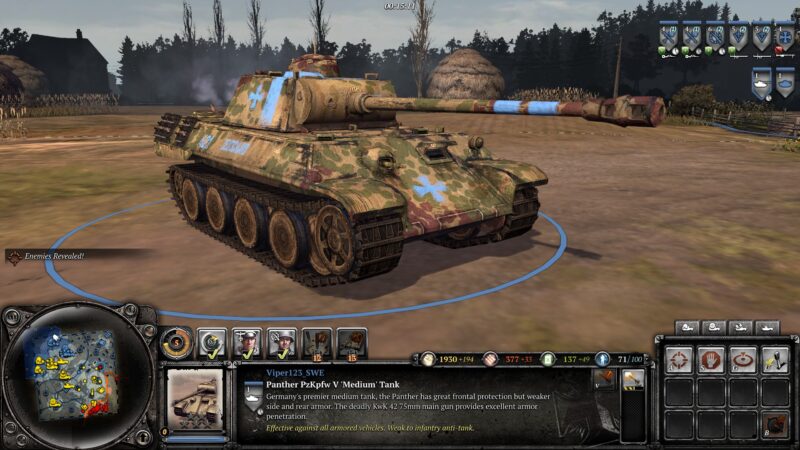Choose the red circular target command

[x=742, y=359]
